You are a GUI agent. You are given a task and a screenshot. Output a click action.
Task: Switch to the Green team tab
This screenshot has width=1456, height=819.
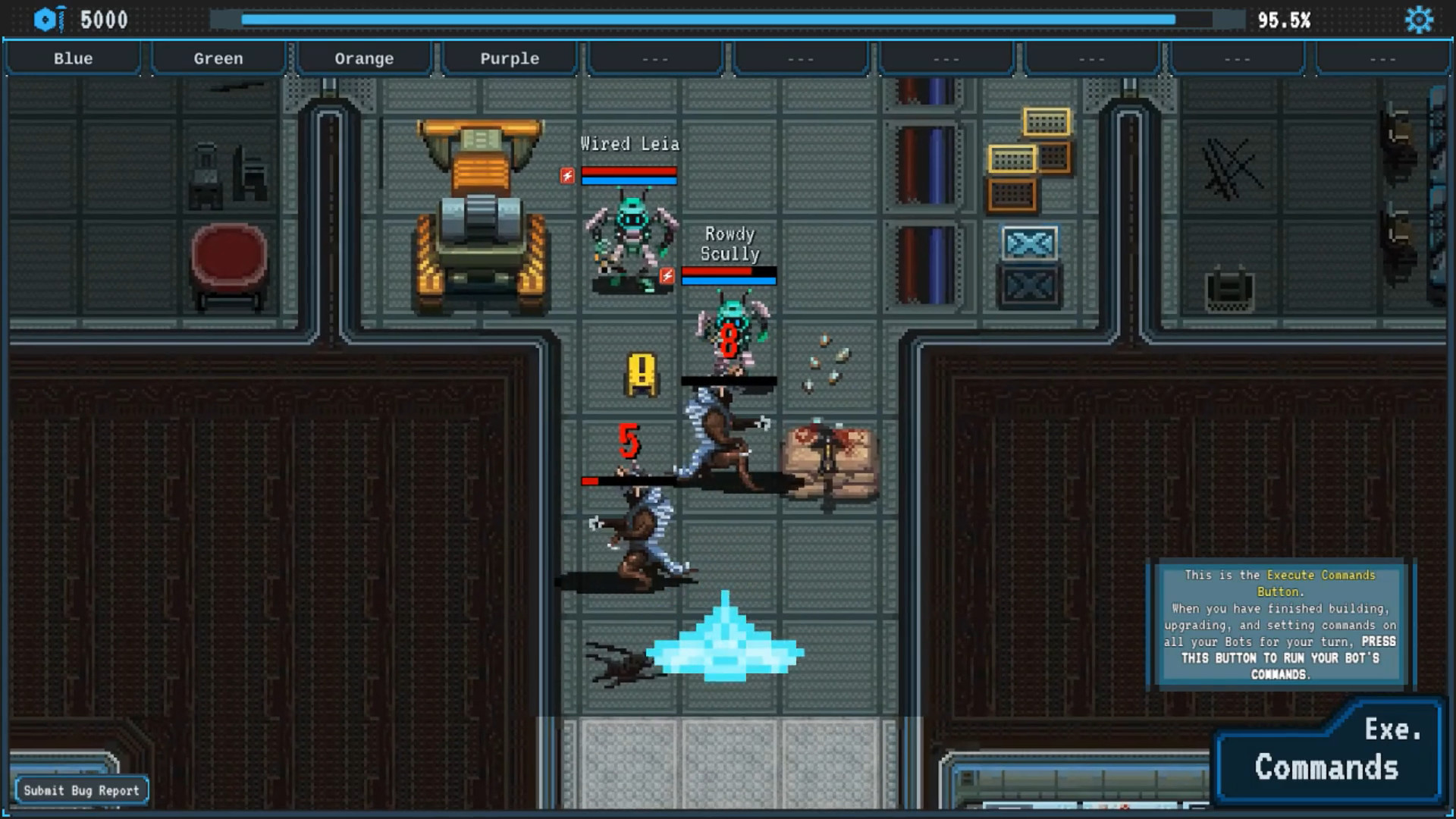[x=218, y=58]
